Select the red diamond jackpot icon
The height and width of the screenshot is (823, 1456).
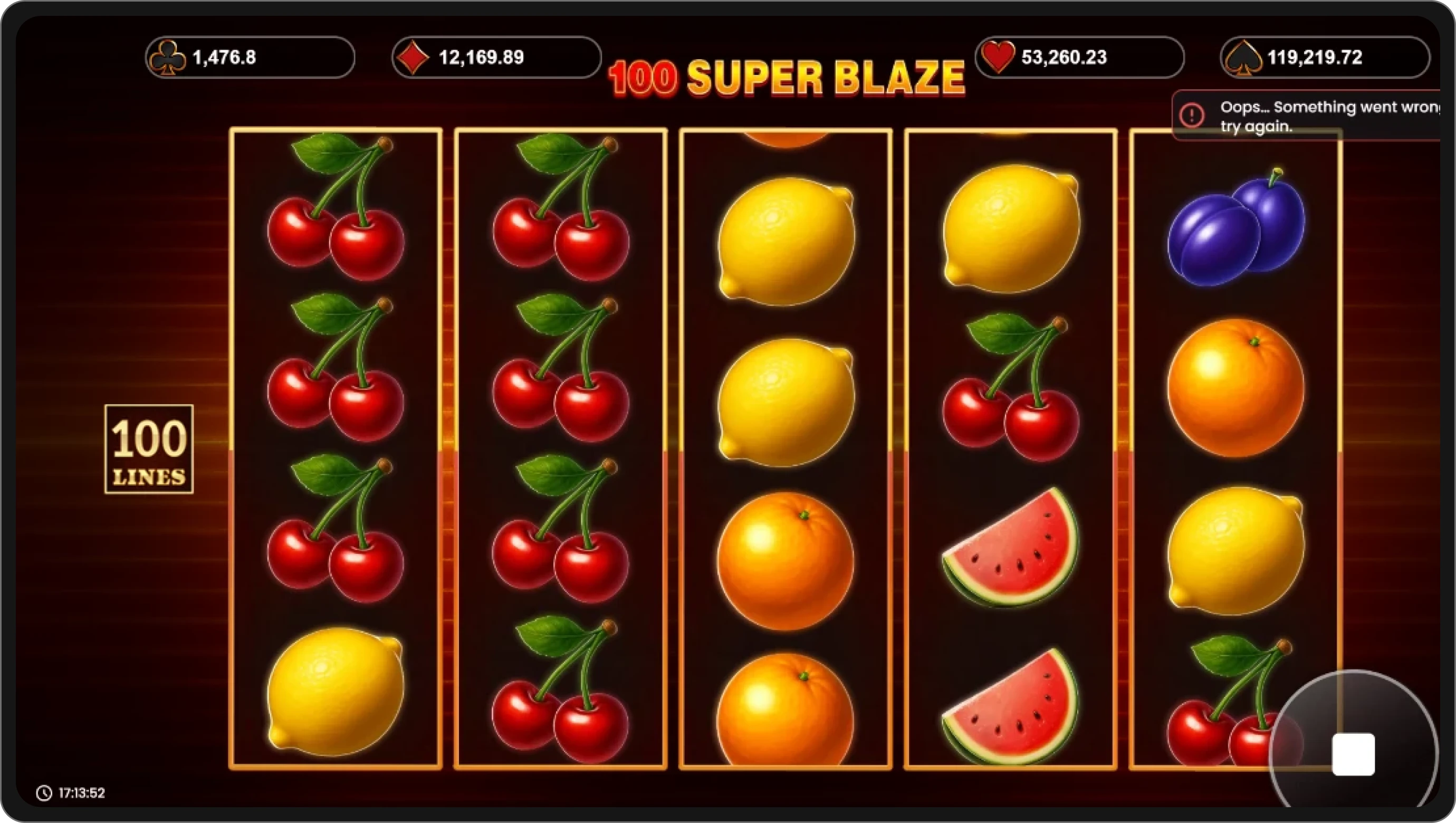click(413, 56)
